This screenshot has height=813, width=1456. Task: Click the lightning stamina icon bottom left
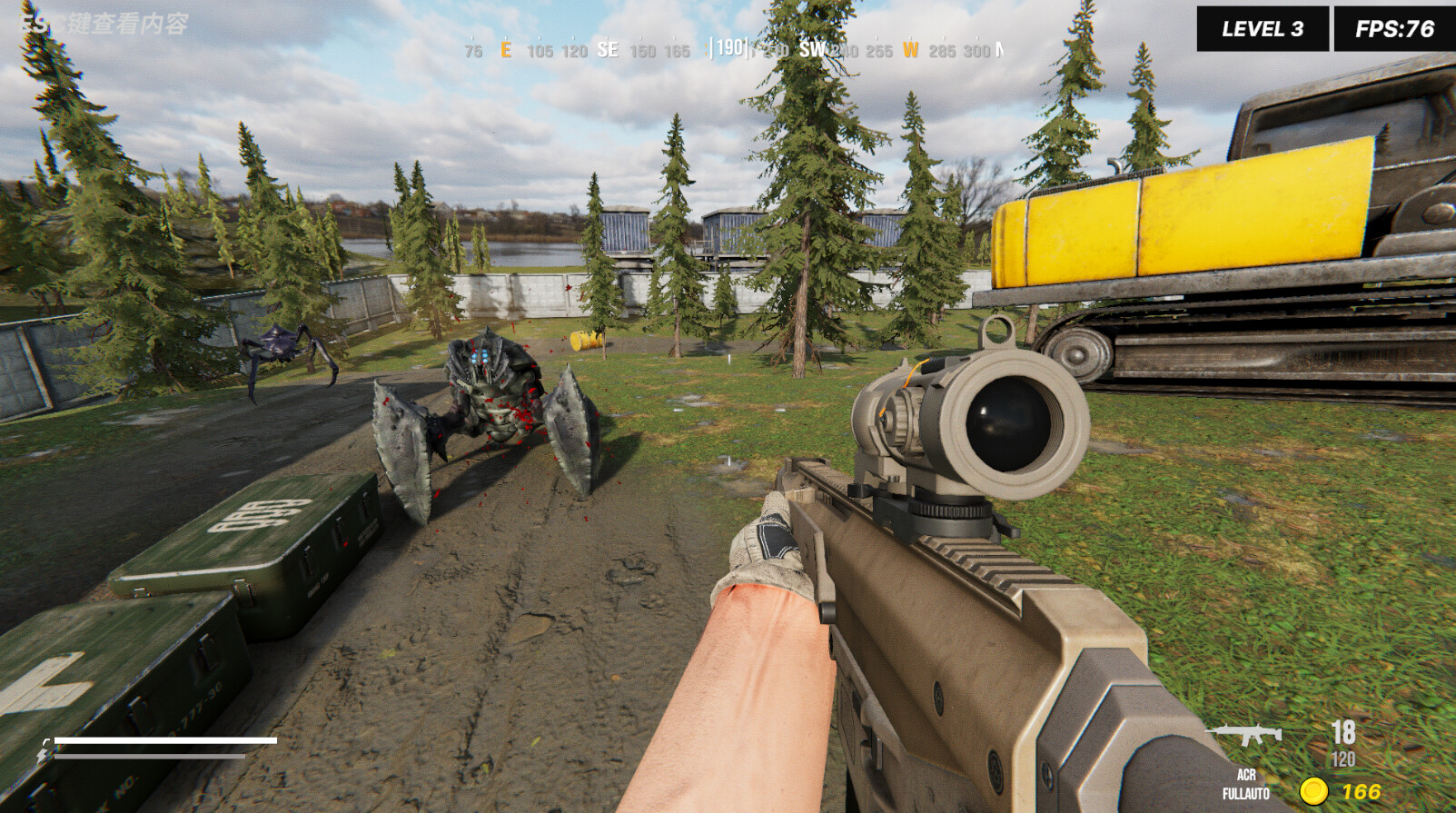42,754
